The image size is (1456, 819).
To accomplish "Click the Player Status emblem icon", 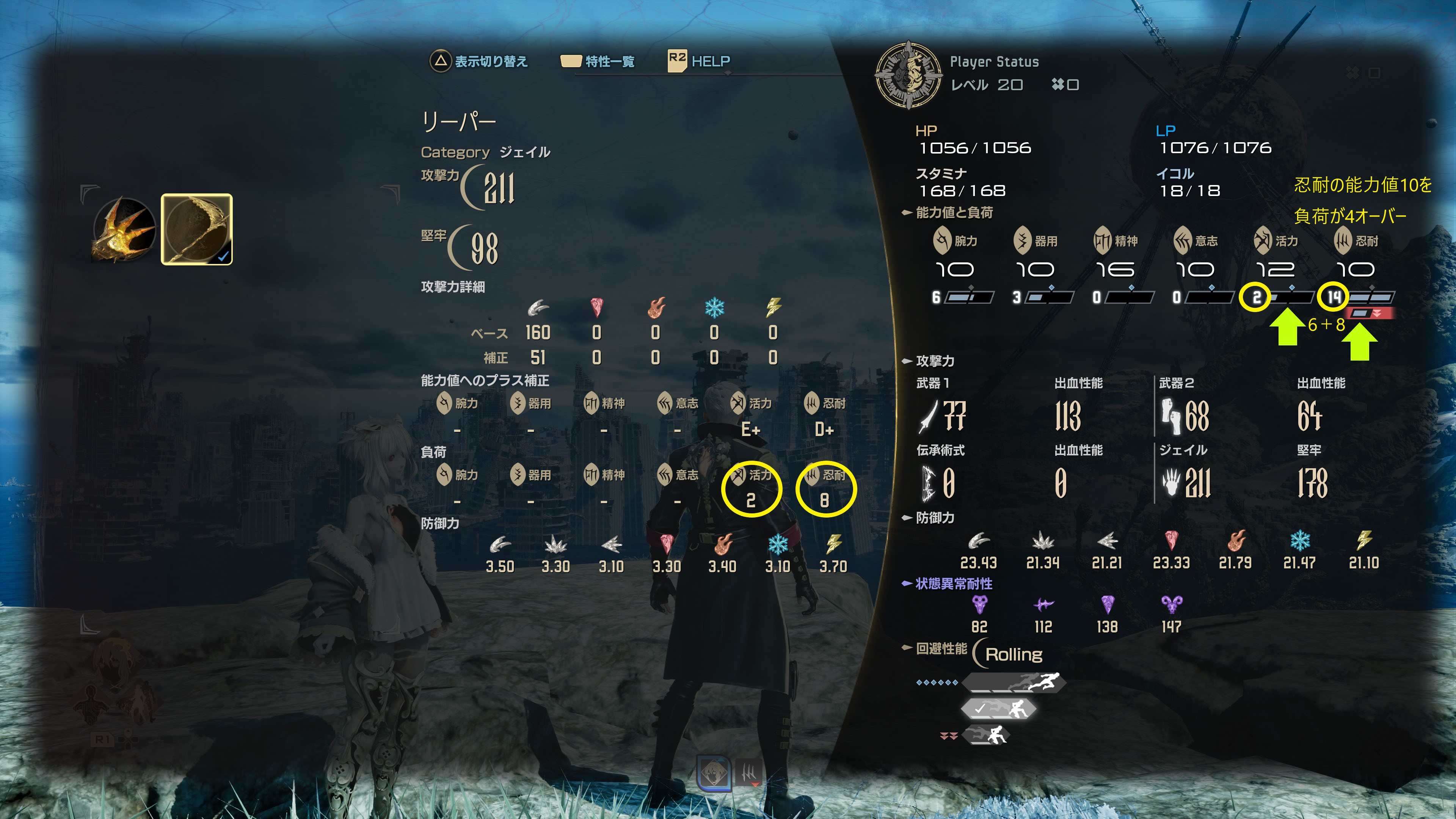I will tap(908, 74).
